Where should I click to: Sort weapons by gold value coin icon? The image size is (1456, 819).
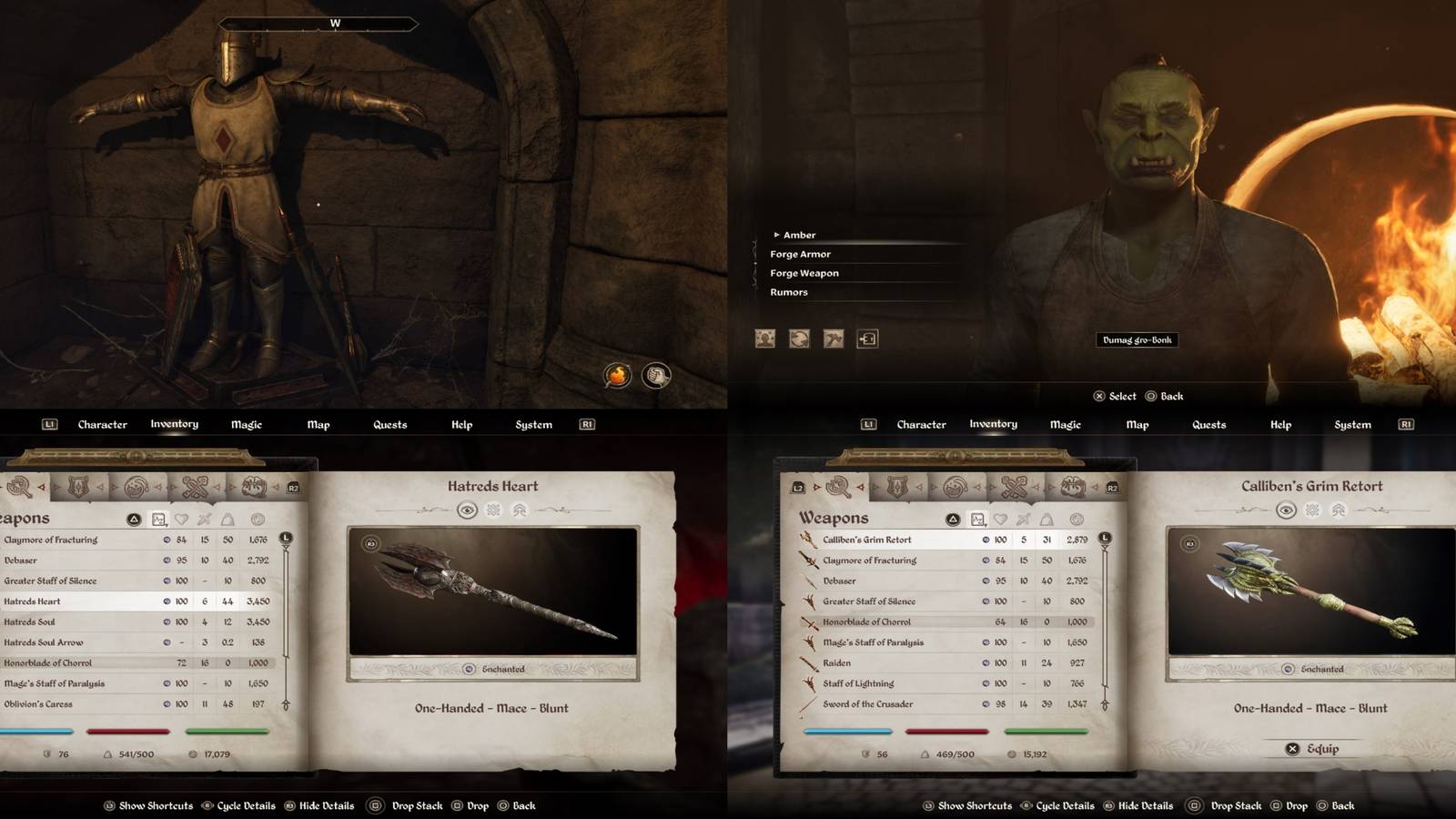click(x=258, y=520)
